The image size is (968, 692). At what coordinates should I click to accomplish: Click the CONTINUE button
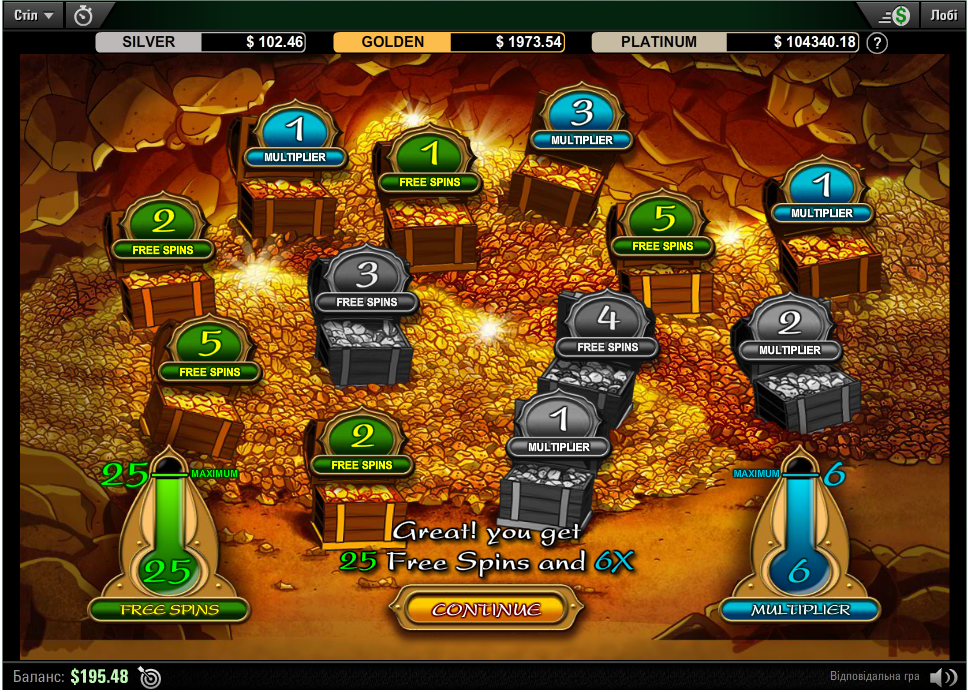coord(487,608)
